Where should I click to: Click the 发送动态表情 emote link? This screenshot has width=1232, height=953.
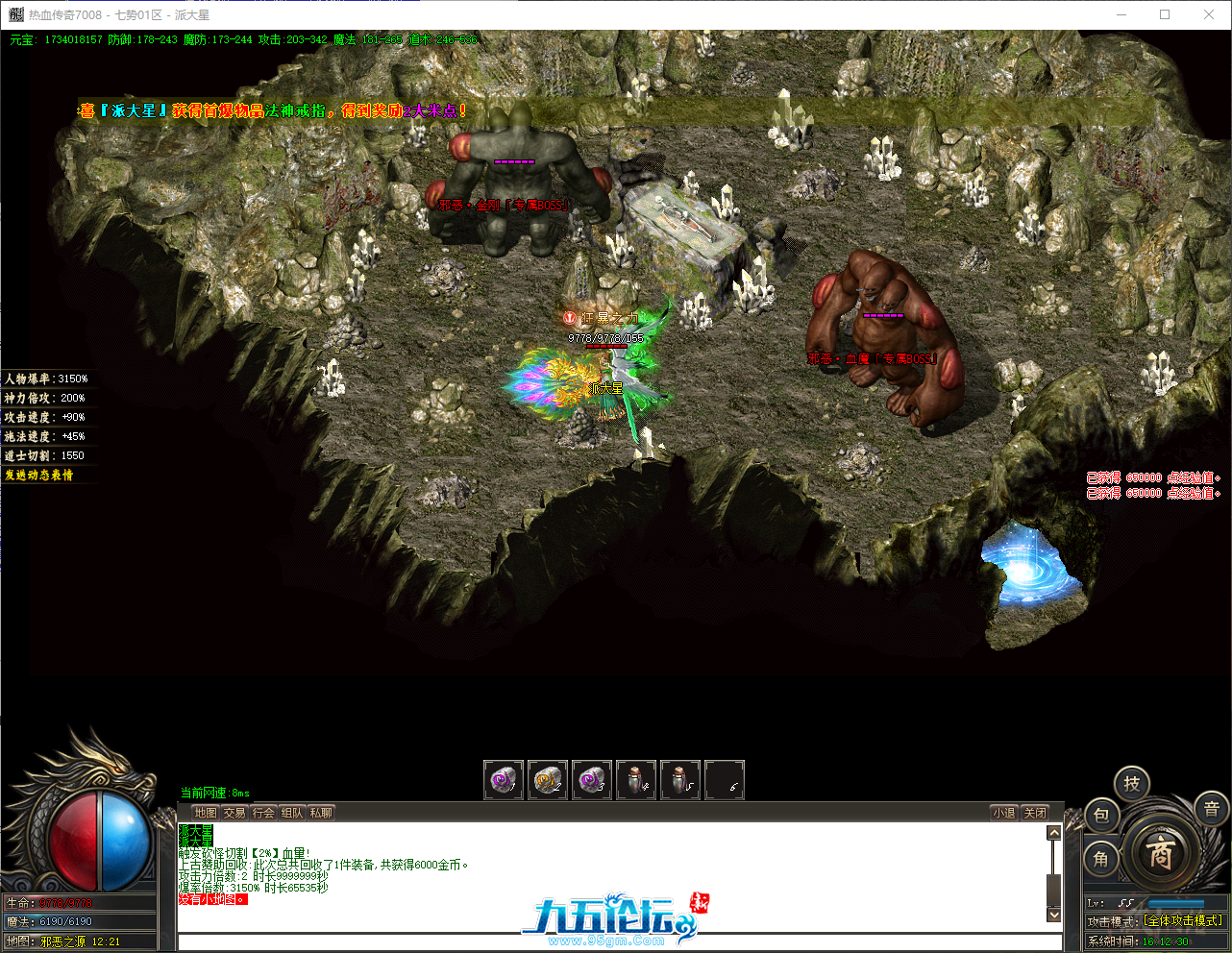click(x=38, y=475)
